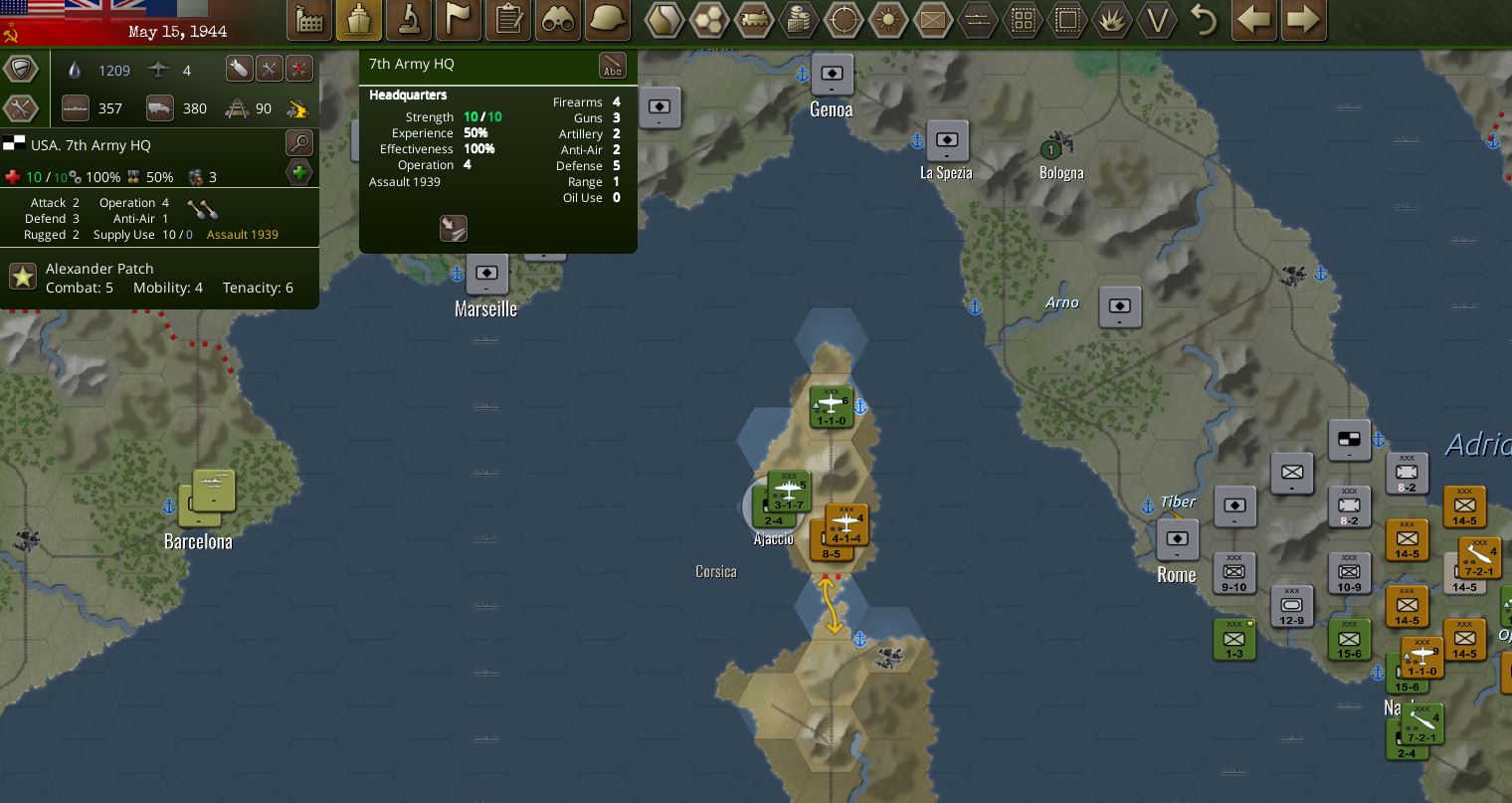Open the microscope research screen
The height and width of the screenshot is (803, 1512).
coord(408,20)
